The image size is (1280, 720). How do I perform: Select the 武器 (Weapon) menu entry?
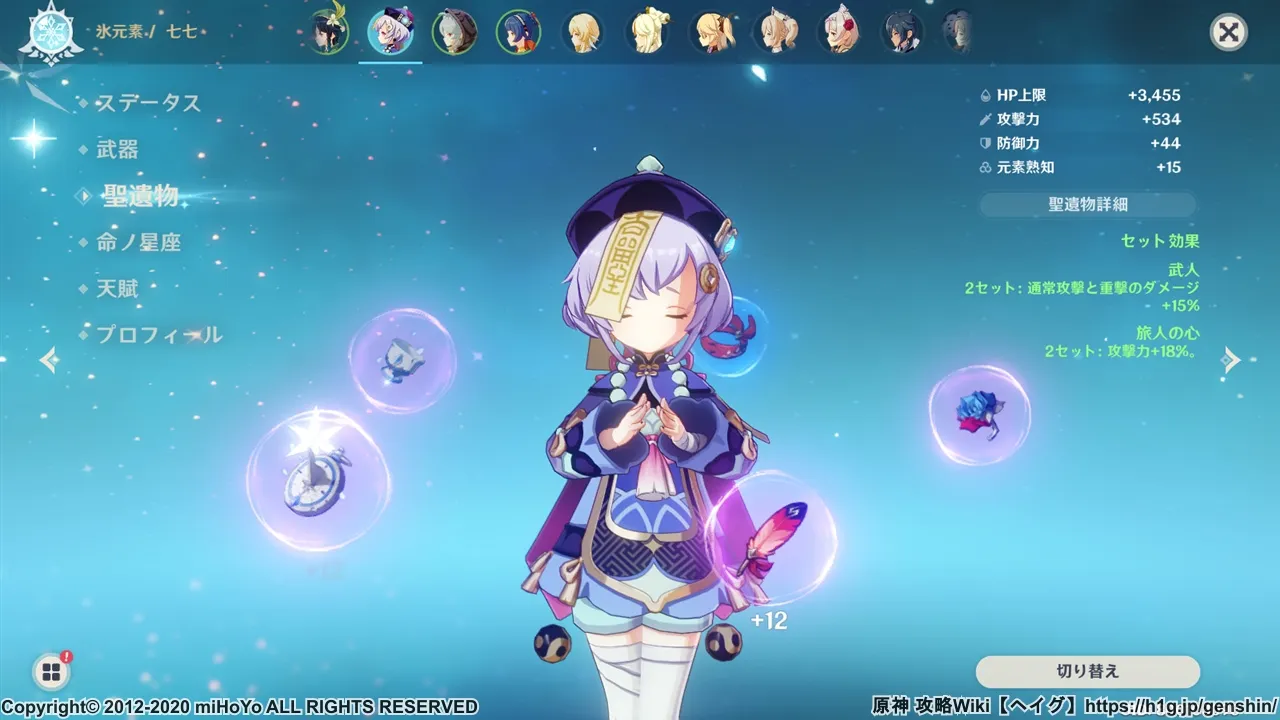(x=117, y=150)
